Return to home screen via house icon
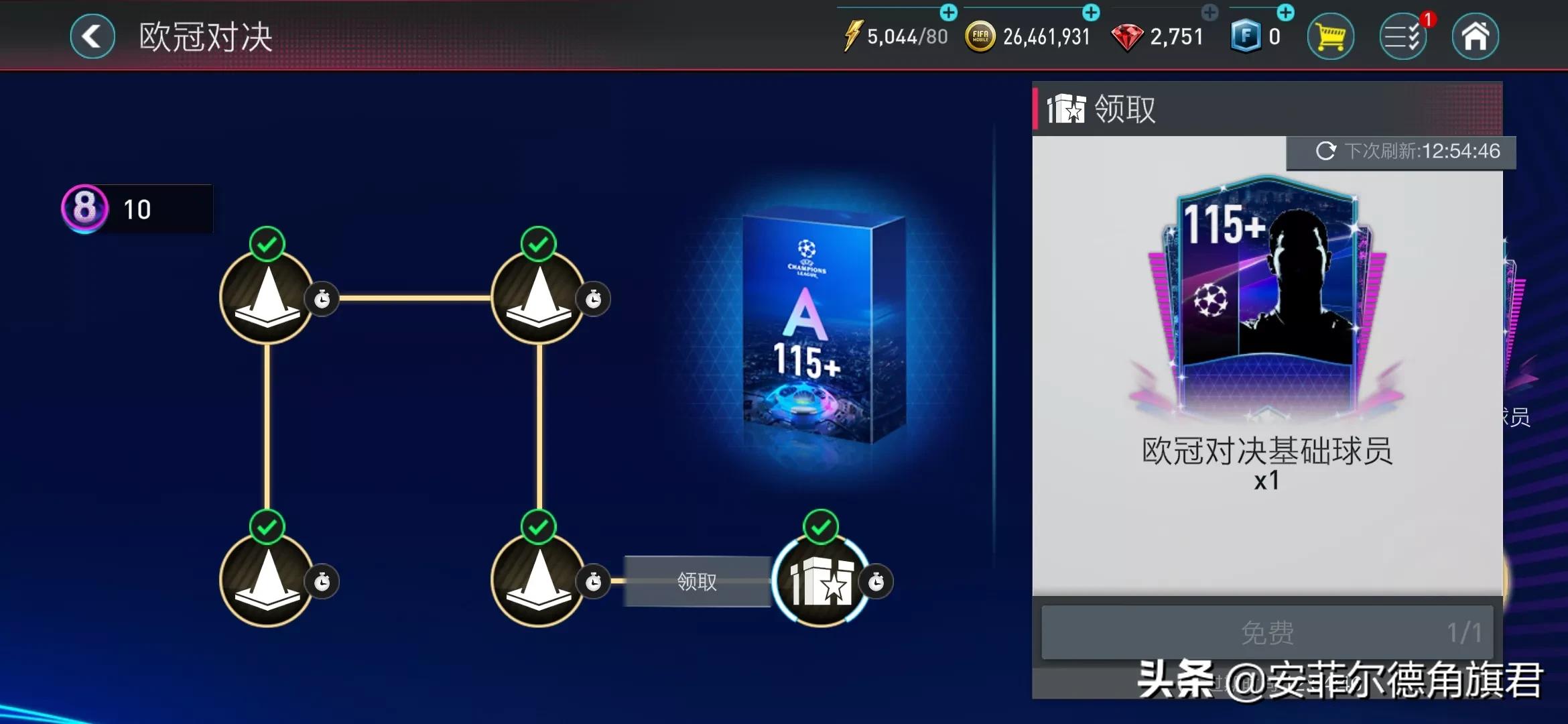Viewport: 1568px width, 724px height. point(1478,36)
